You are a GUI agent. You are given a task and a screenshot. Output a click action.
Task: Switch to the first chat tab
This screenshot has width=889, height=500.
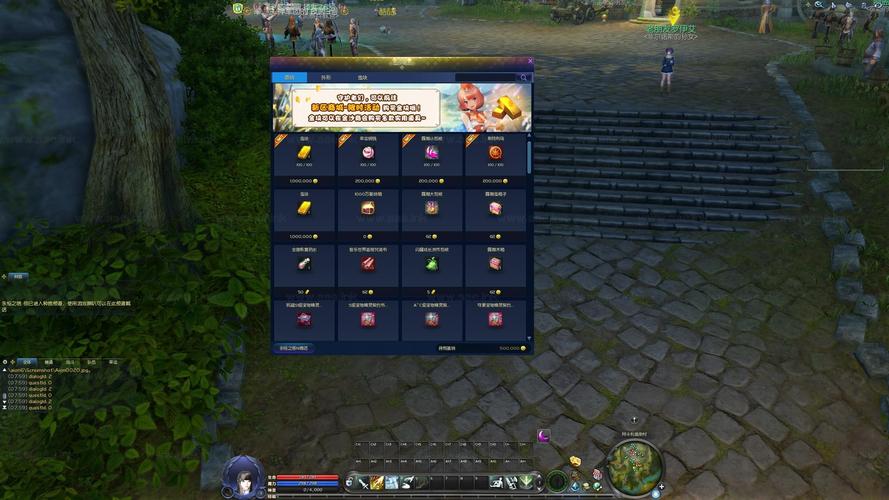tap(28, 361)
